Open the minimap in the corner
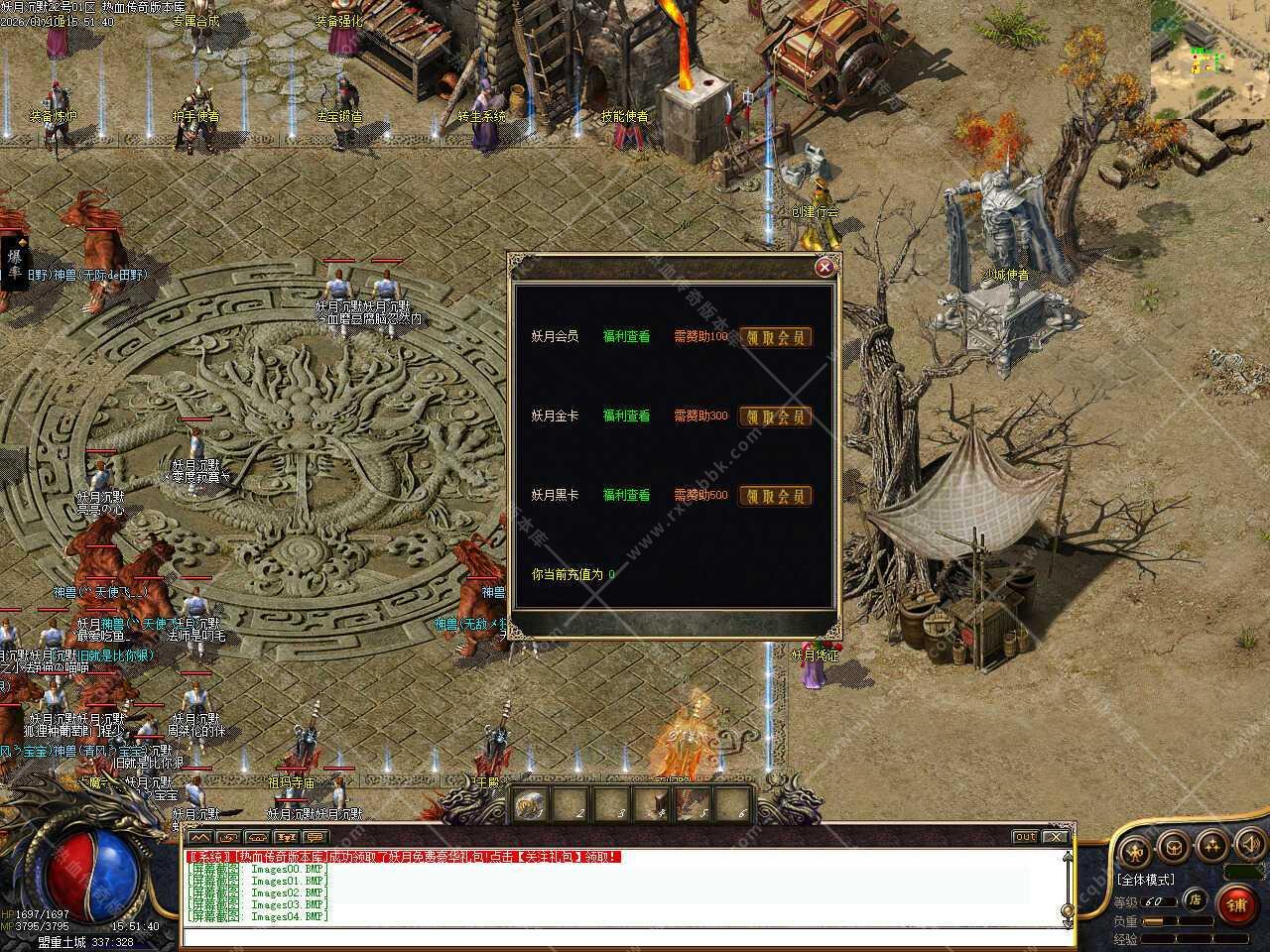Viewport: 1270px width, 952px height. coord(1209,59)
